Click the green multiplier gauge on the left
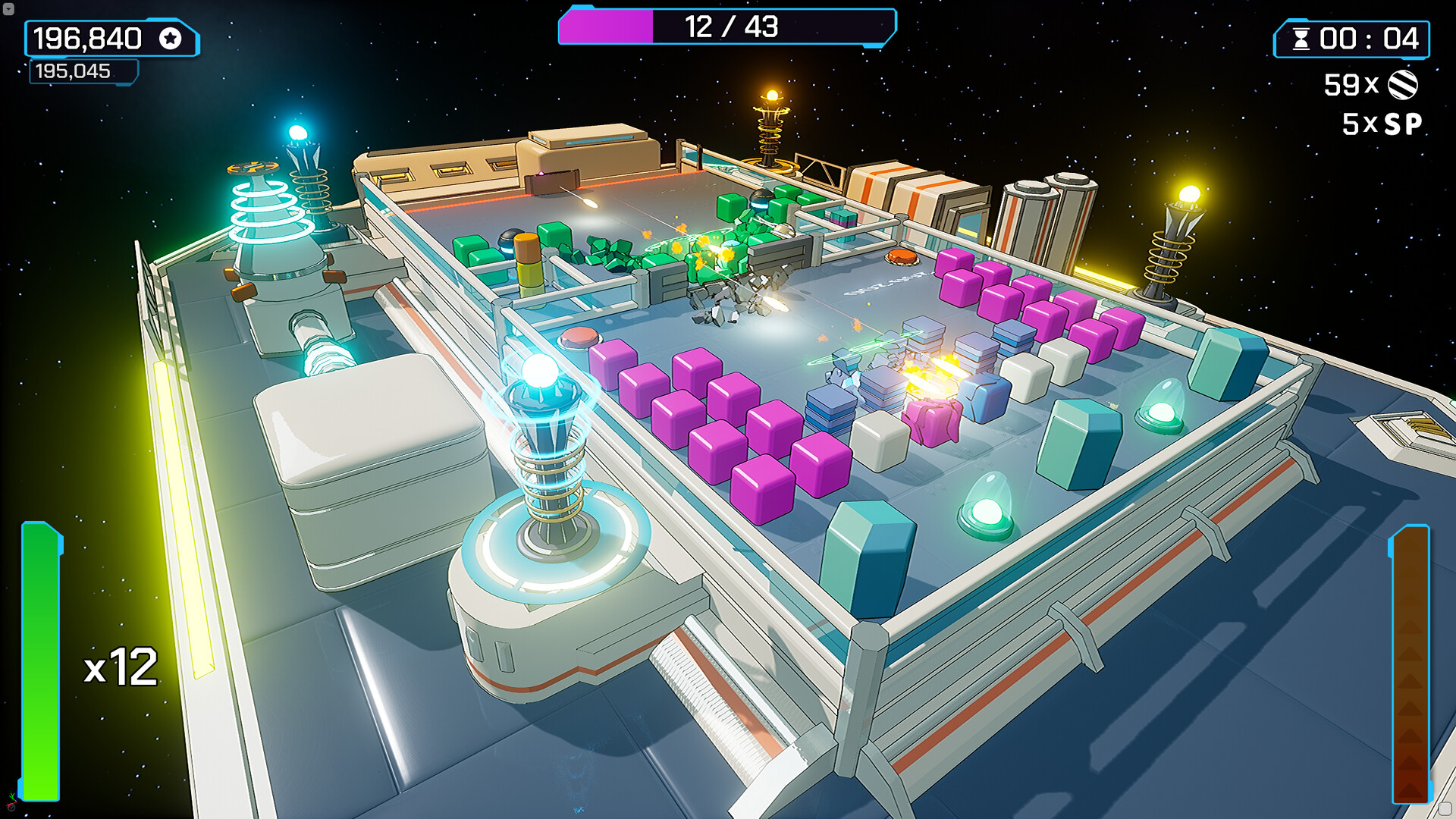Screen dimensions: 1456x819 tap(39, 660)
